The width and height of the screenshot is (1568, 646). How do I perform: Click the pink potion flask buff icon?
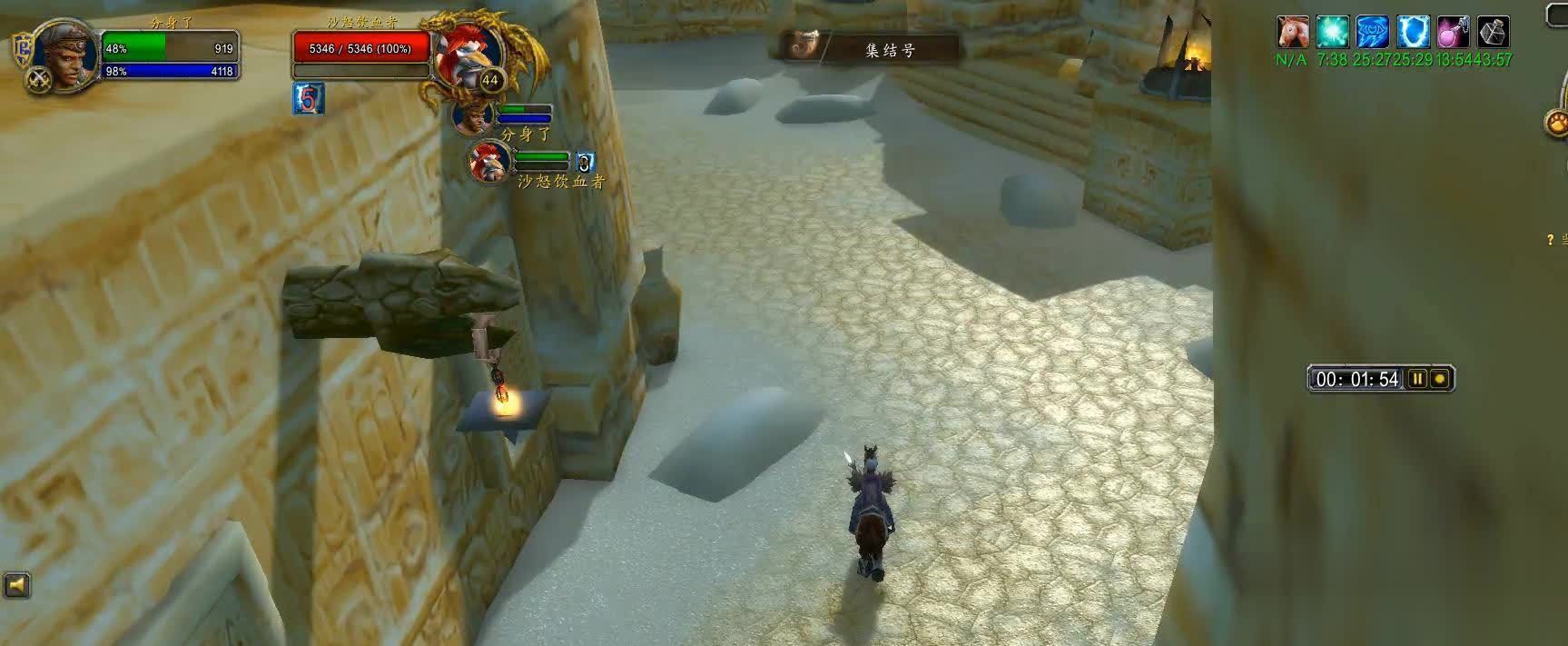coord(1453,32)
